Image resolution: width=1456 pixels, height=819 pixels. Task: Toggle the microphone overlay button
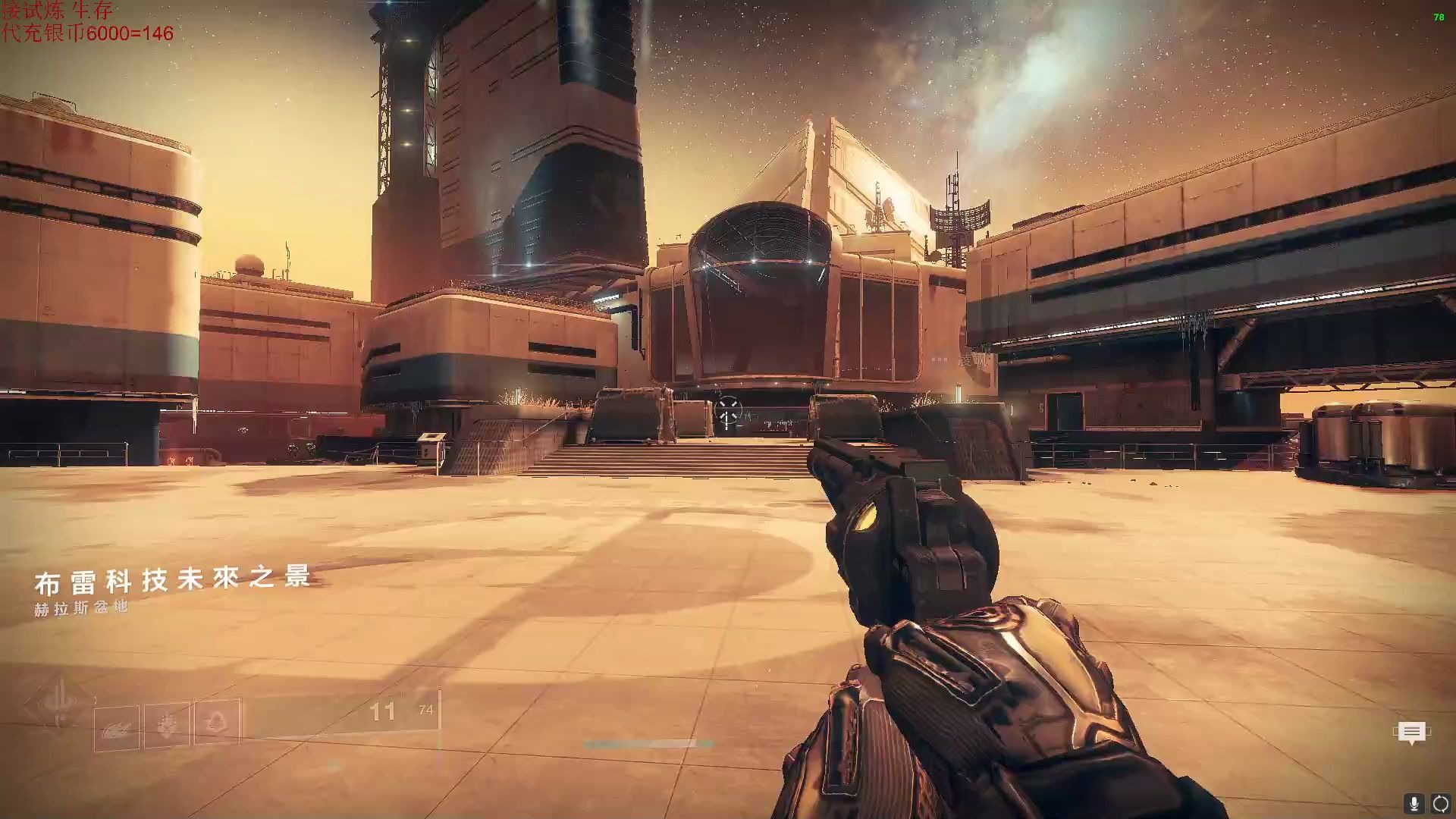tap(1414, 803)
